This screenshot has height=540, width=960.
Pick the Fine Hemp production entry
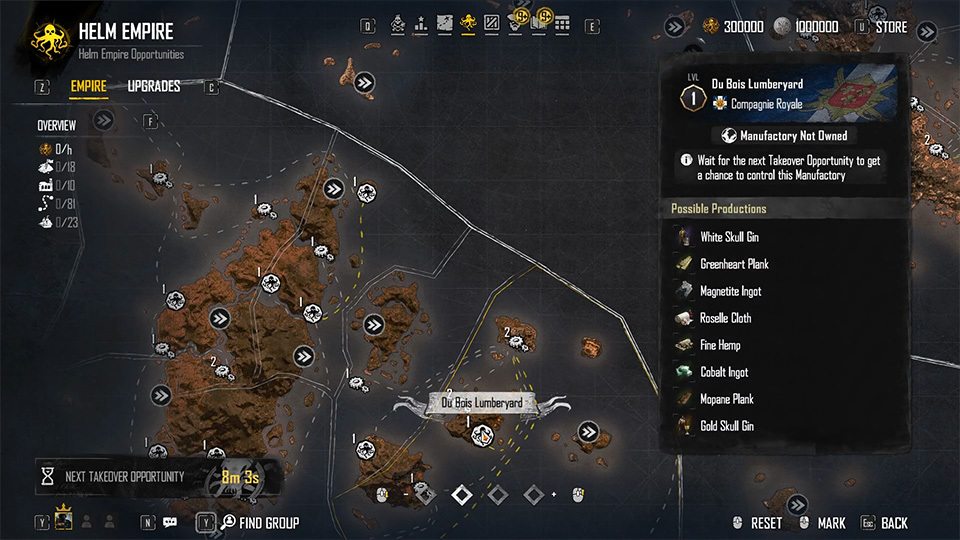coord(720,345)
